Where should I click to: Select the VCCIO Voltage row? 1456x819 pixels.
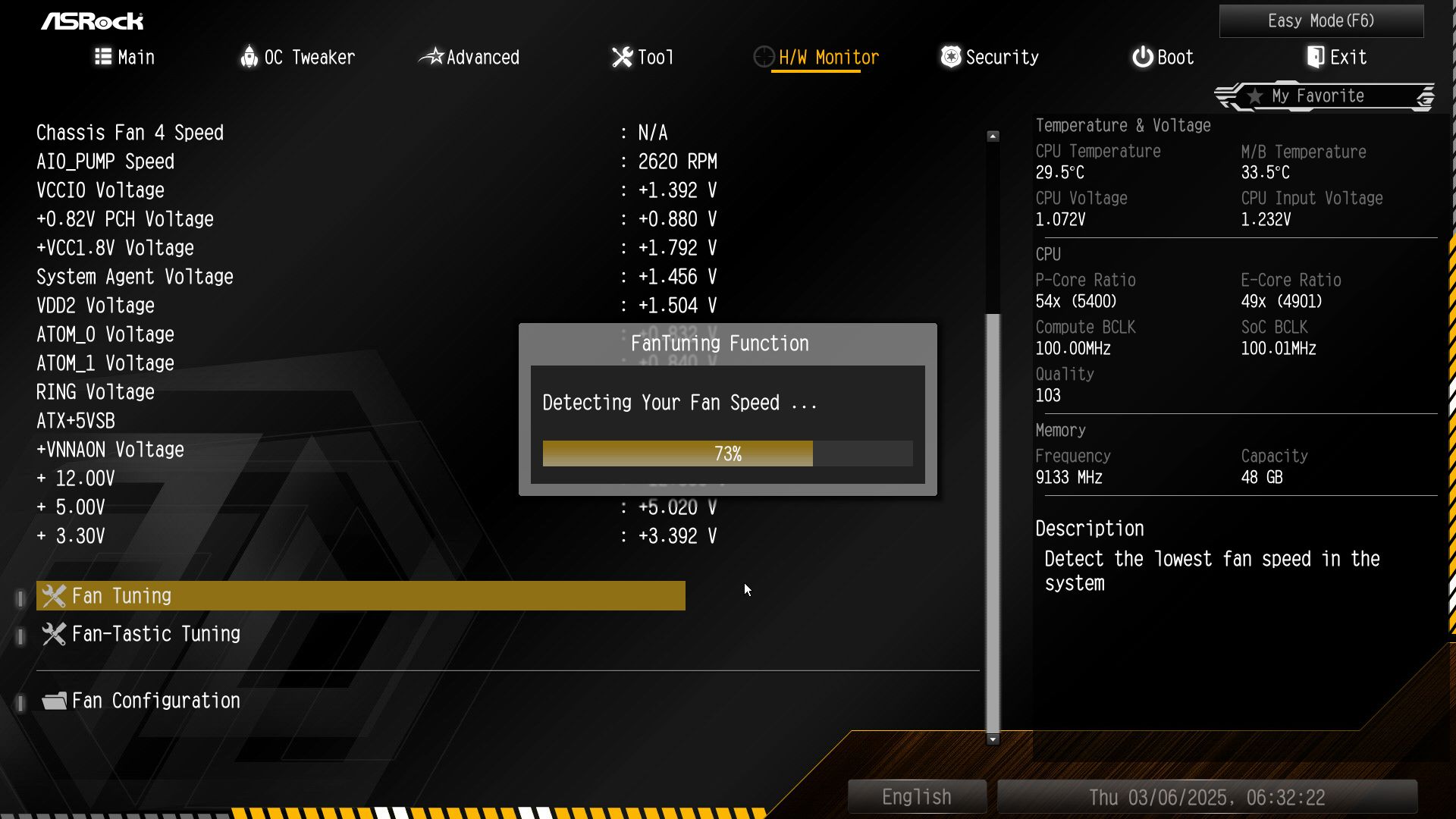pyautogui.click(x=100, y=190)
